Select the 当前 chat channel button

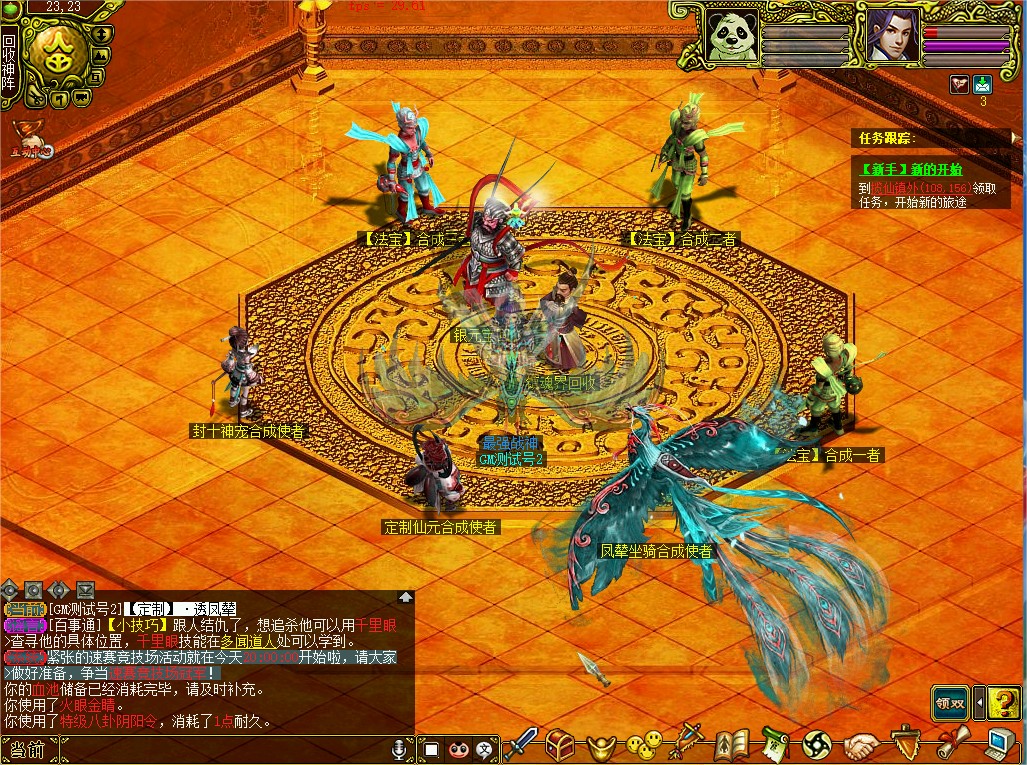[25, 748]
